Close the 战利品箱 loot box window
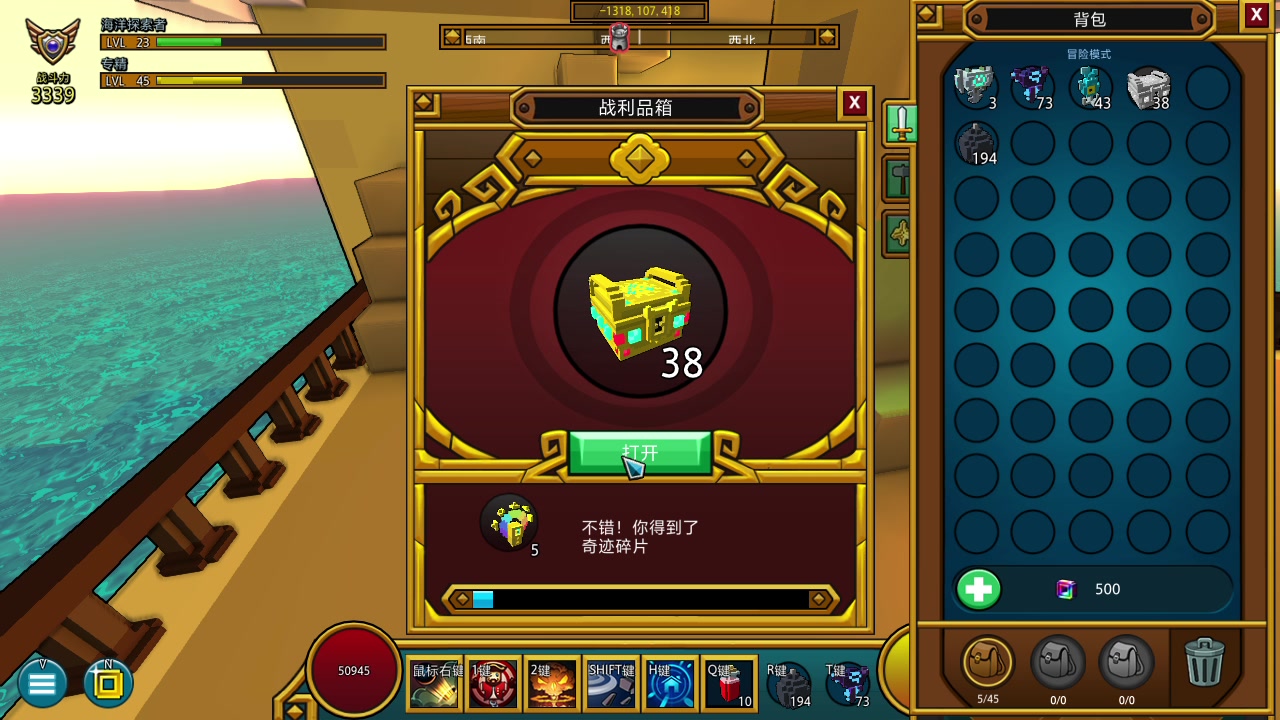Image resolution: width=1280 pixels, height=720 pixels. click(854, 103)
